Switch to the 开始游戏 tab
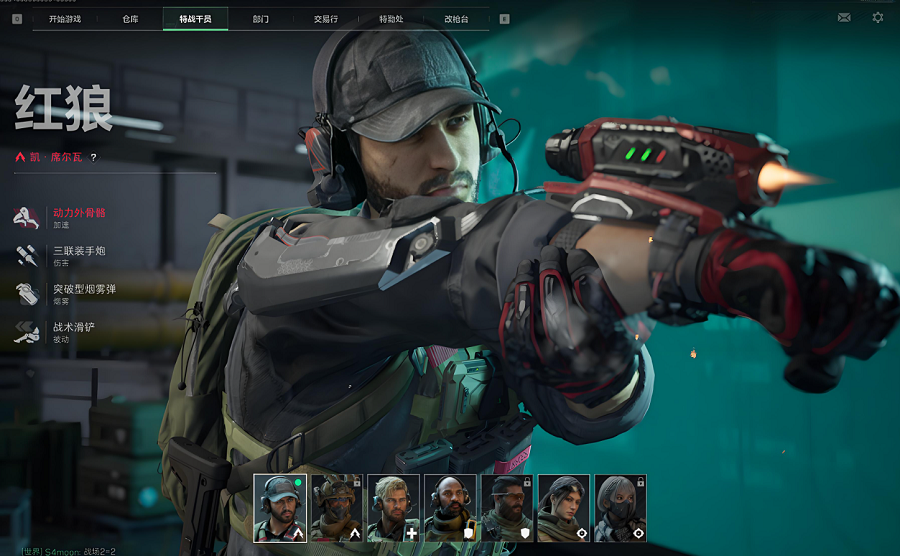The width and height of the screenshot is (900, 556). click(65, 18)
